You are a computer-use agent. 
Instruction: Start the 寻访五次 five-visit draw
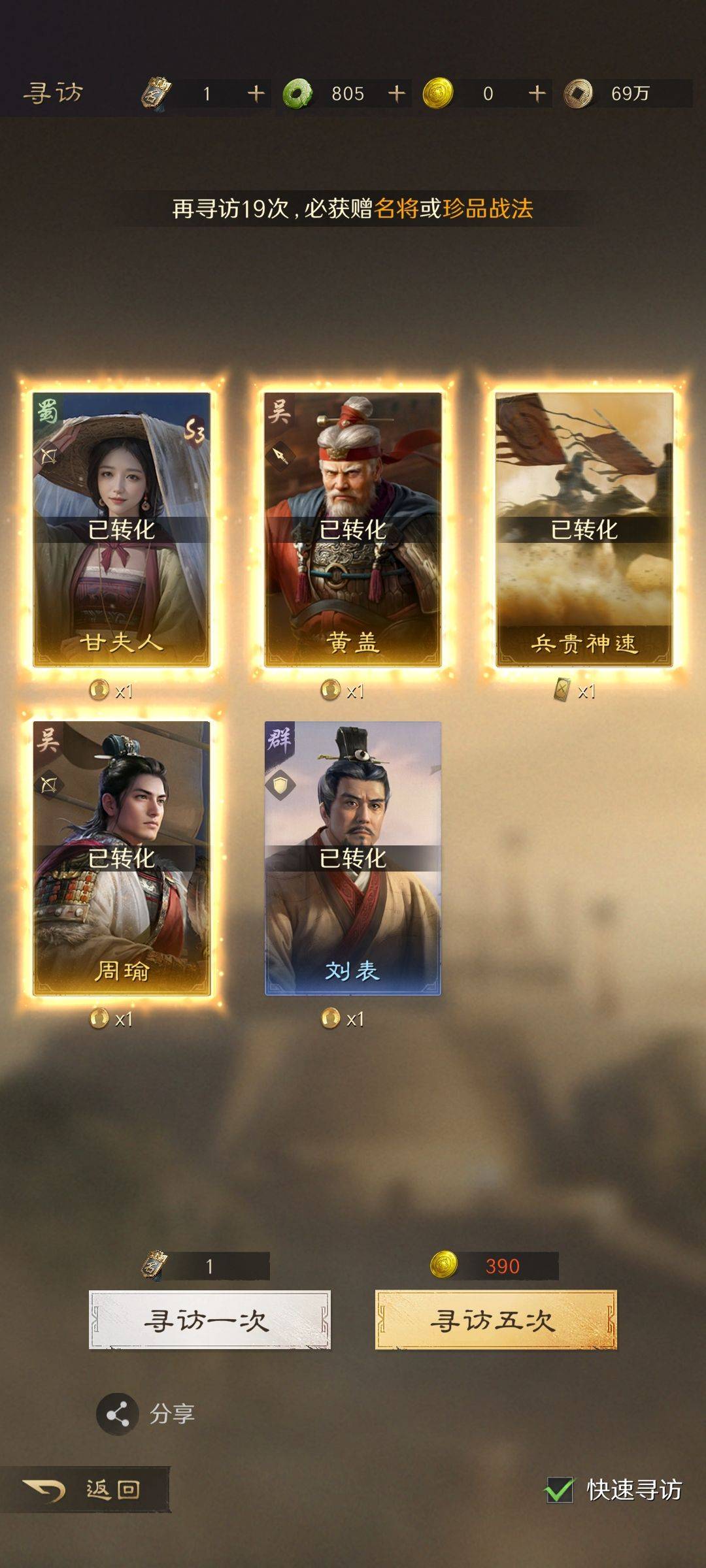click(496, 1320)
